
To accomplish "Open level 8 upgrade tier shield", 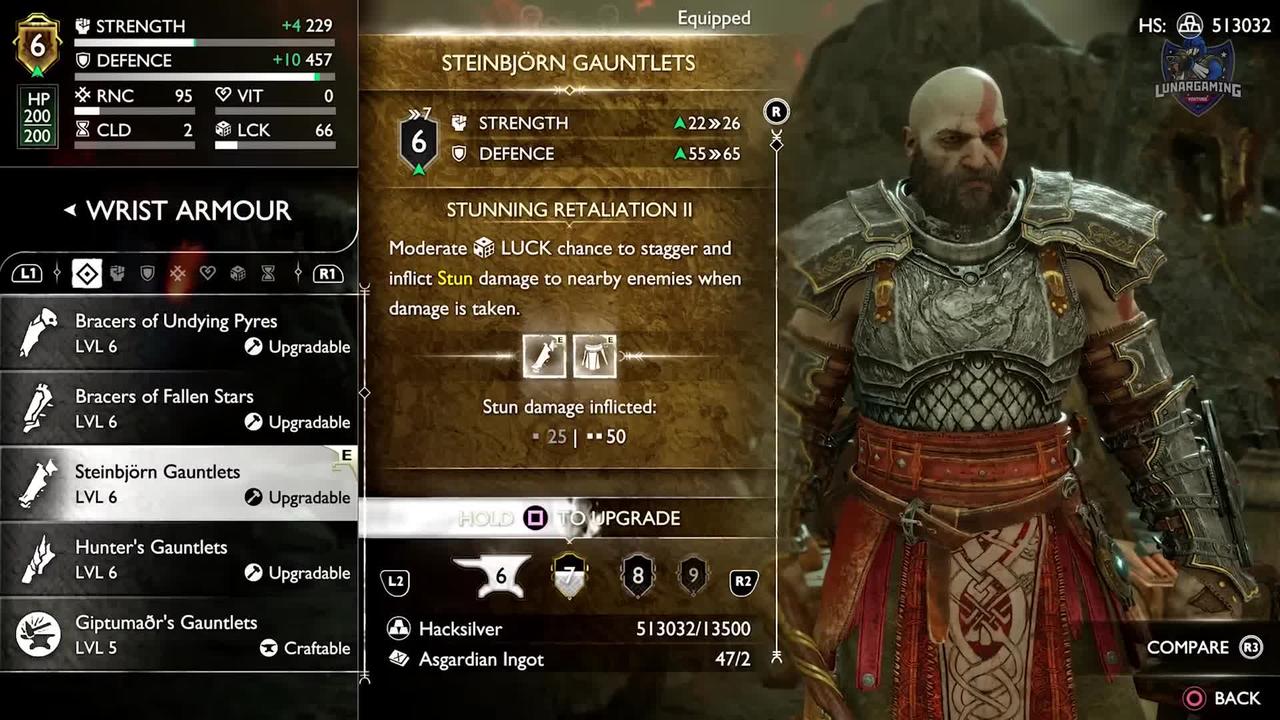I will (637, 575).
